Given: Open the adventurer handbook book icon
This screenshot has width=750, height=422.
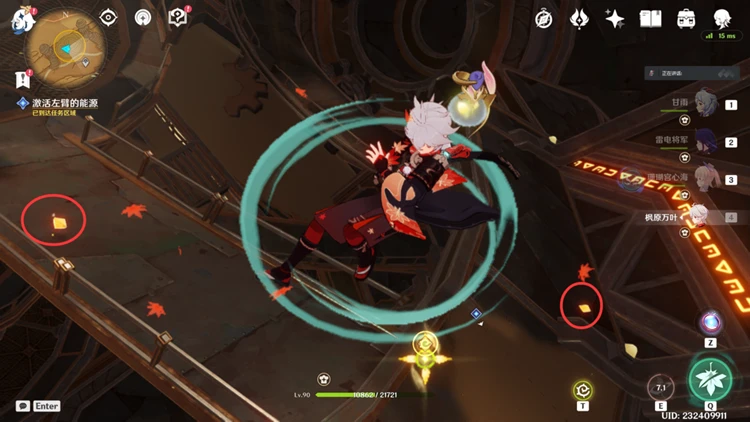Looking at the screenshot, I should pos(650,19).
